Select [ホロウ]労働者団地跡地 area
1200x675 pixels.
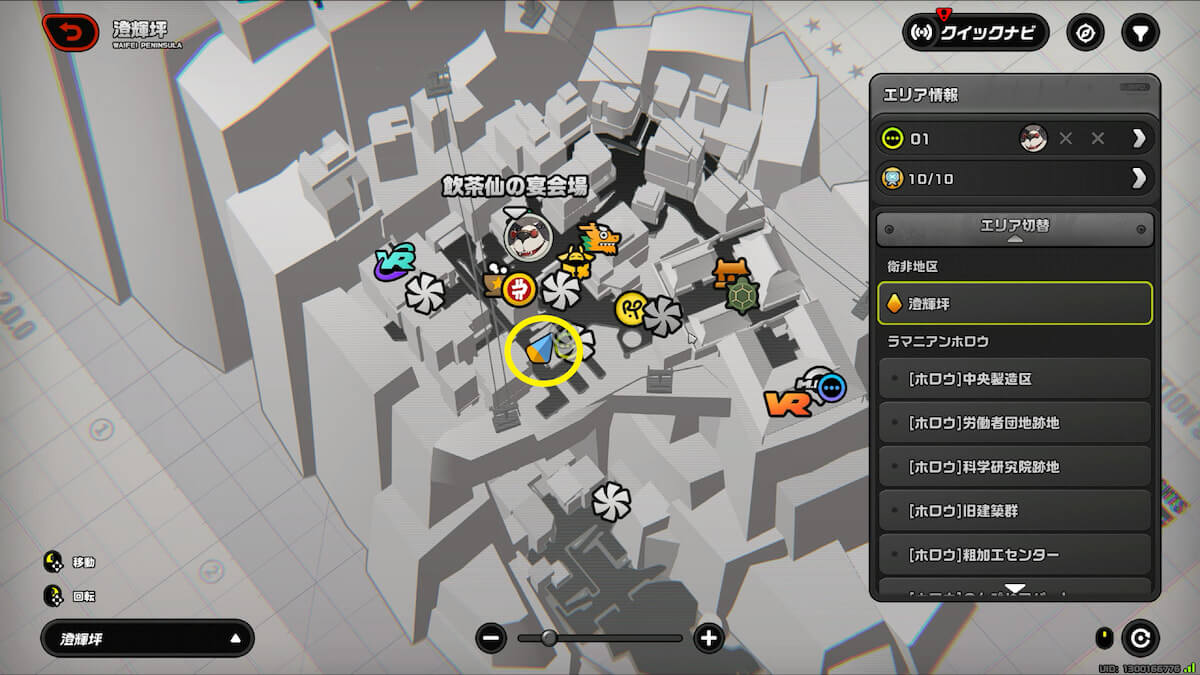(1014, 423)
